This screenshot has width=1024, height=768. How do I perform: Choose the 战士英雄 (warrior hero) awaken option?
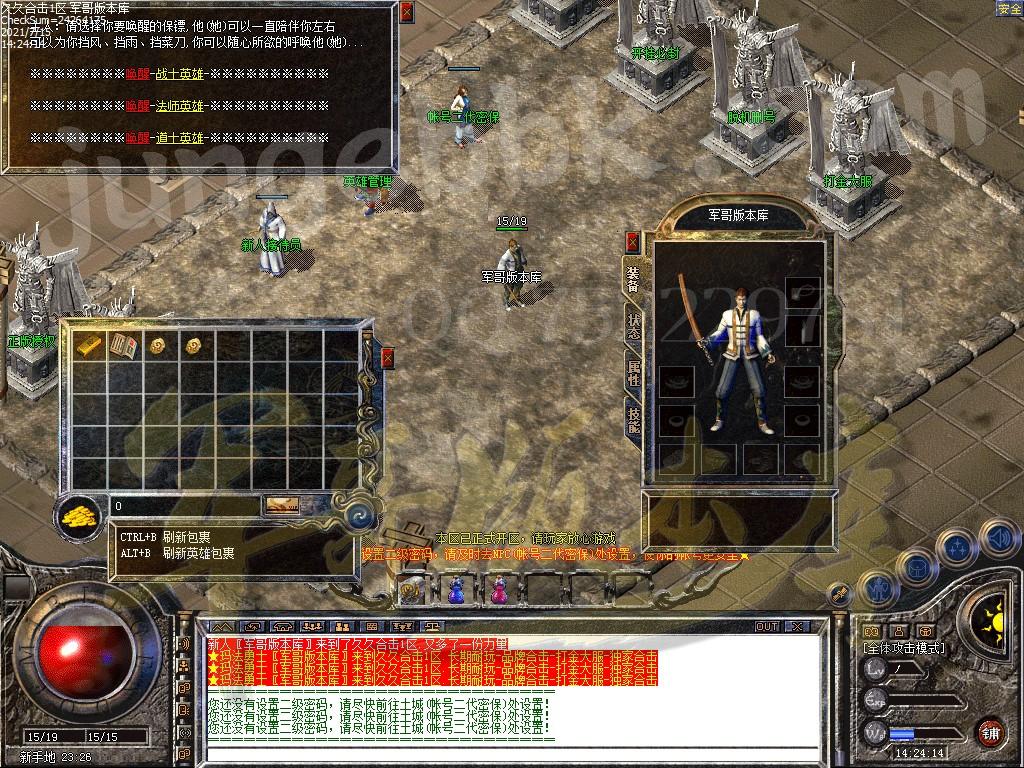(x=180, y=75)
